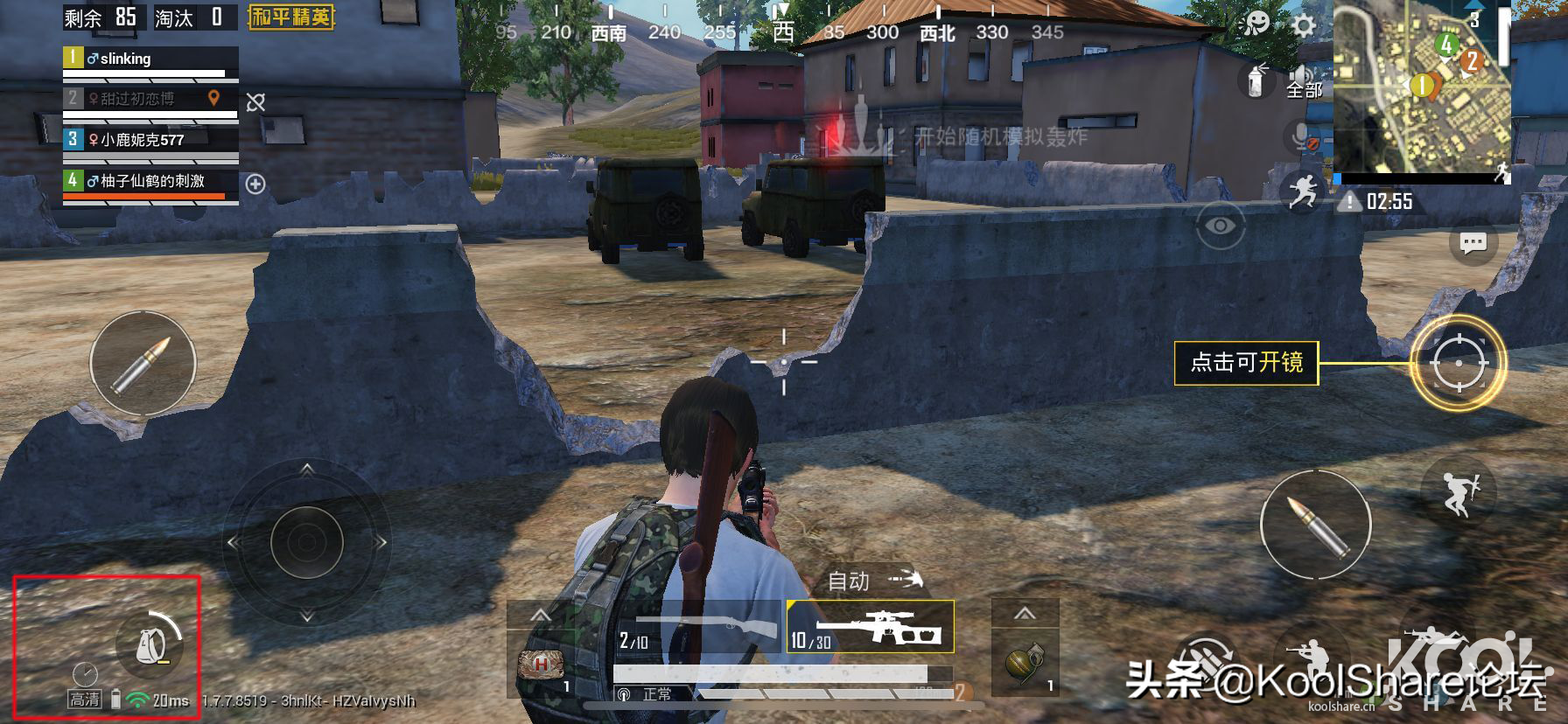
Task: Open the settings gear
Action: [x=1304, y=24]
